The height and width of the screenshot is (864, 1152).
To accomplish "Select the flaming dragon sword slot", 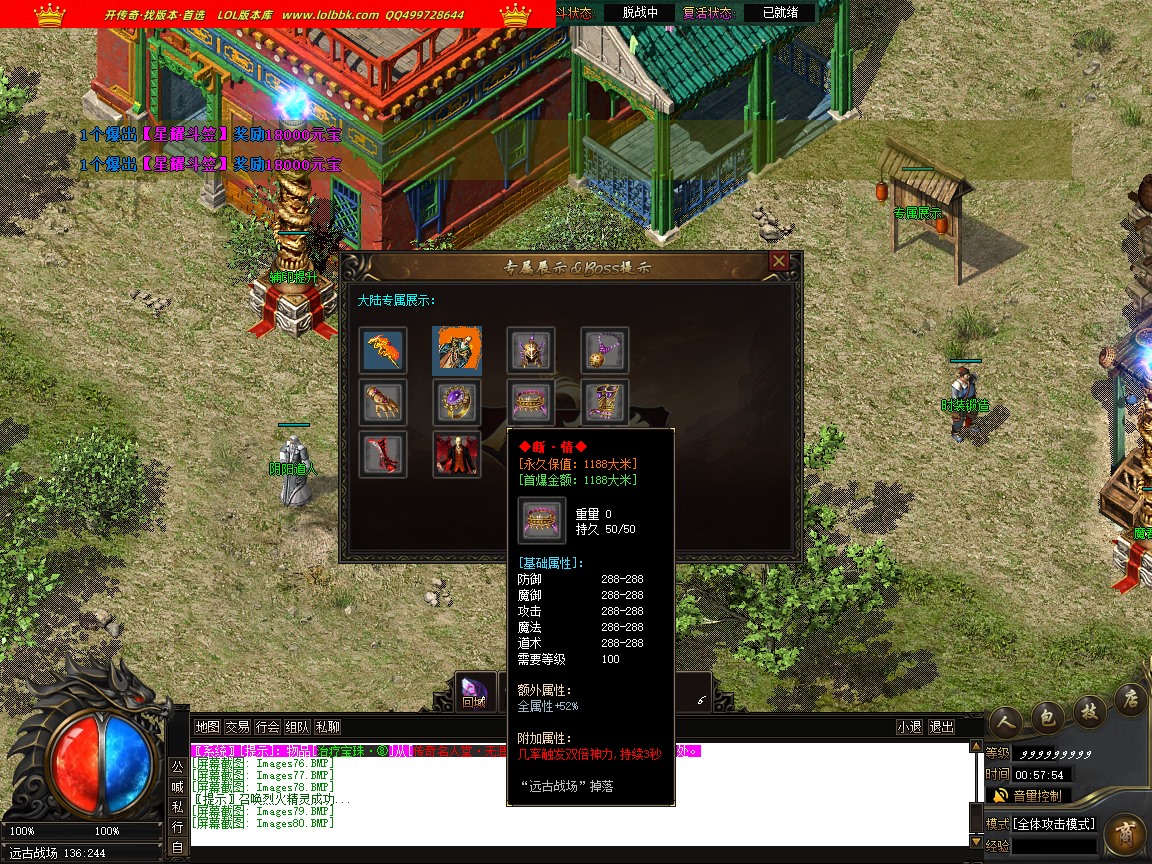I will click(x=384, y=351).
